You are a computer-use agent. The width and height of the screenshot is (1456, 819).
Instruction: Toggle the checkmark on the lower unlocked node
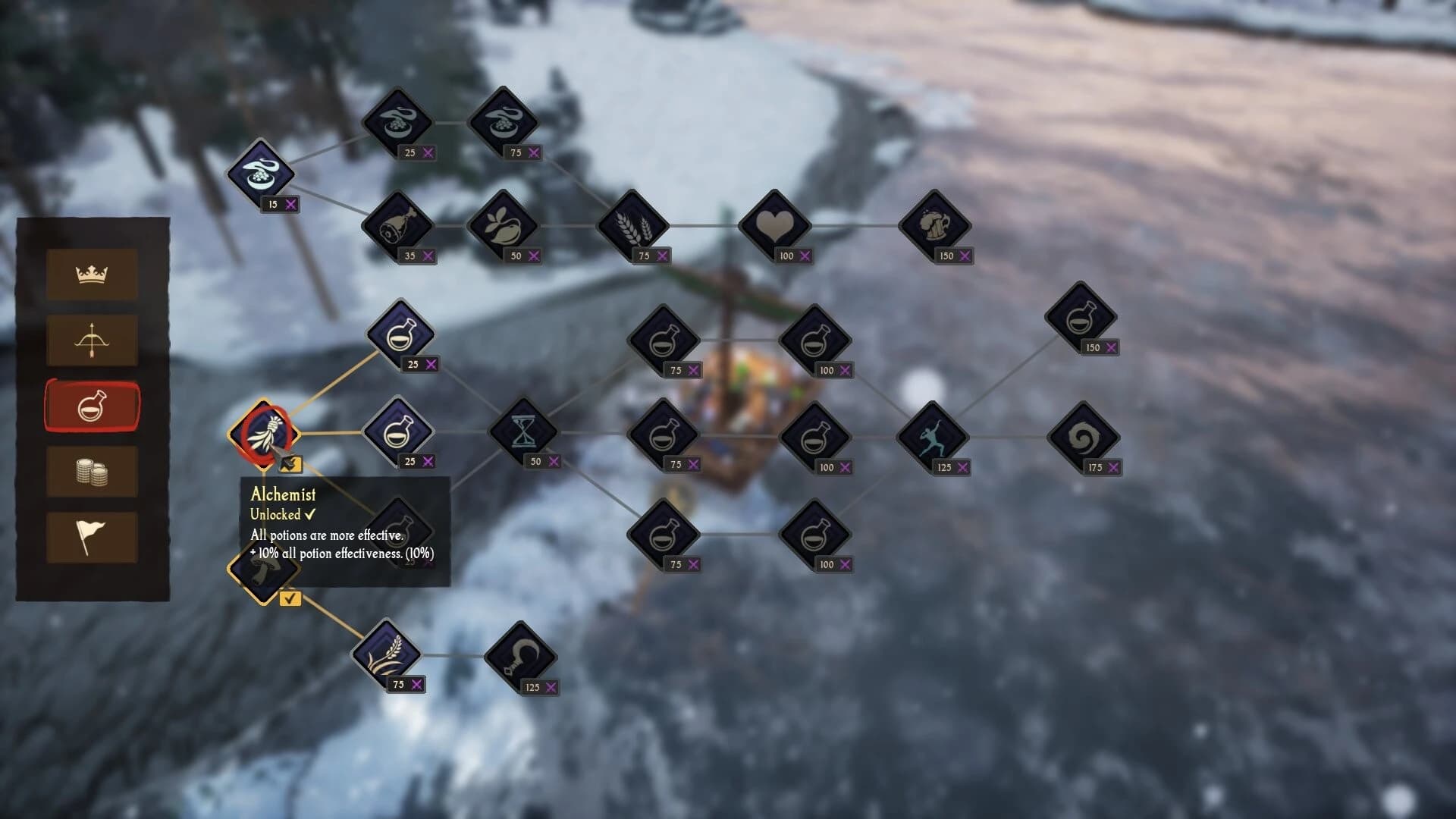tap(289, 599)
